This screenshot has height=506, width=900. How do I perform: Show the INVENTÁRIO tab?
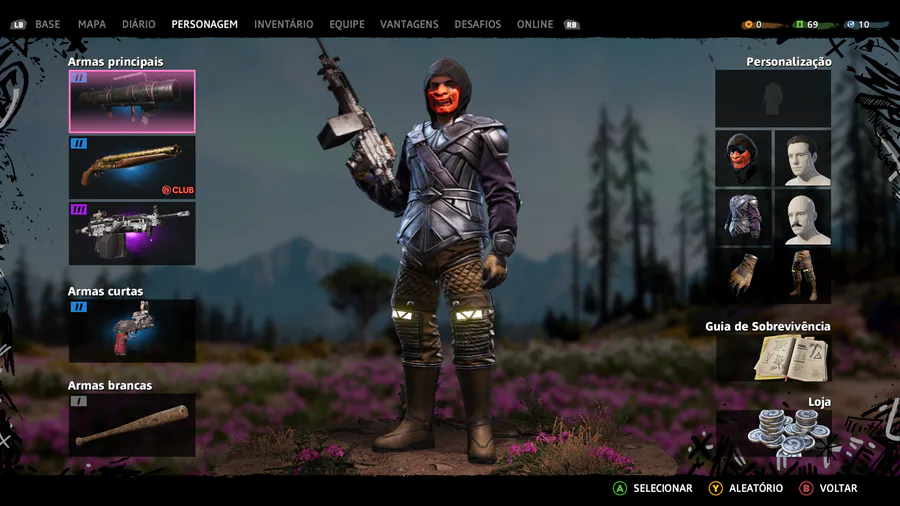283,24
